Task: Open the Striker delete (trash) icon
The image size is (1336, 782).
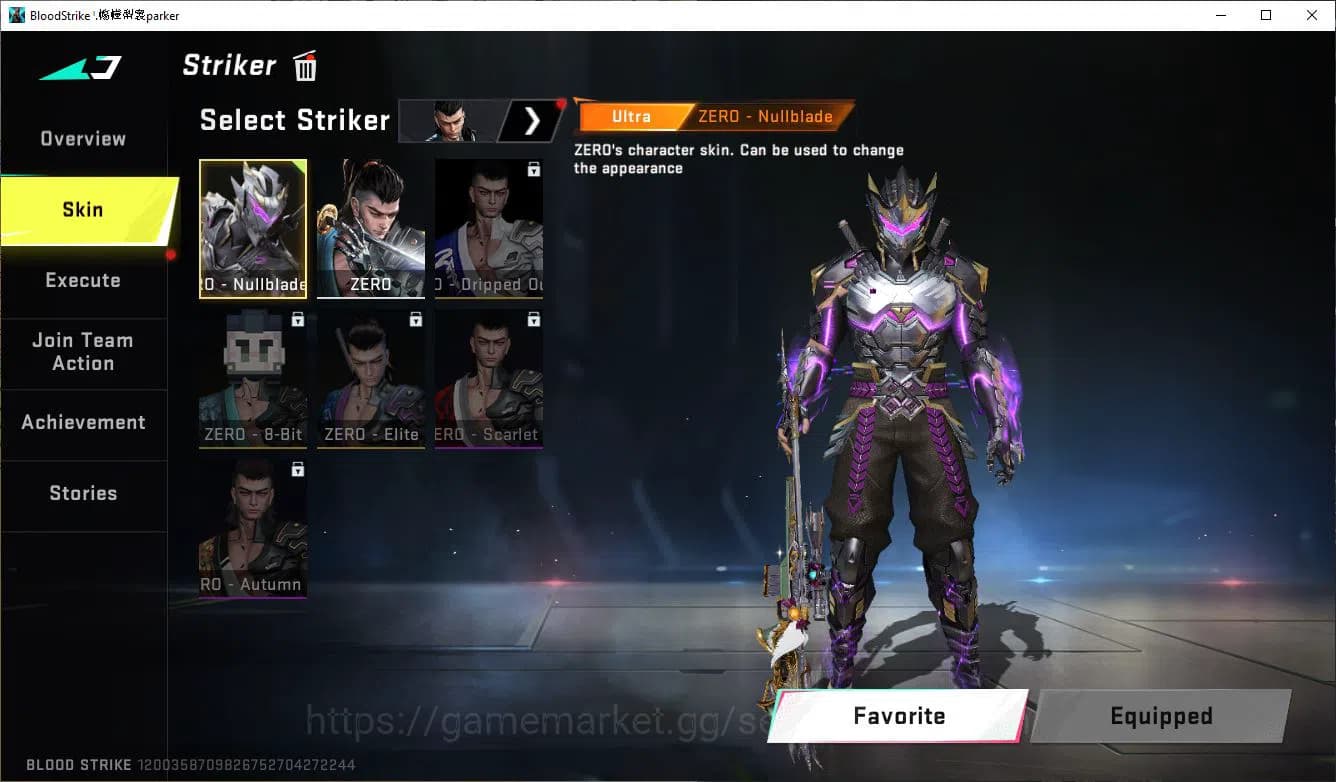Action: click(304, 66)
